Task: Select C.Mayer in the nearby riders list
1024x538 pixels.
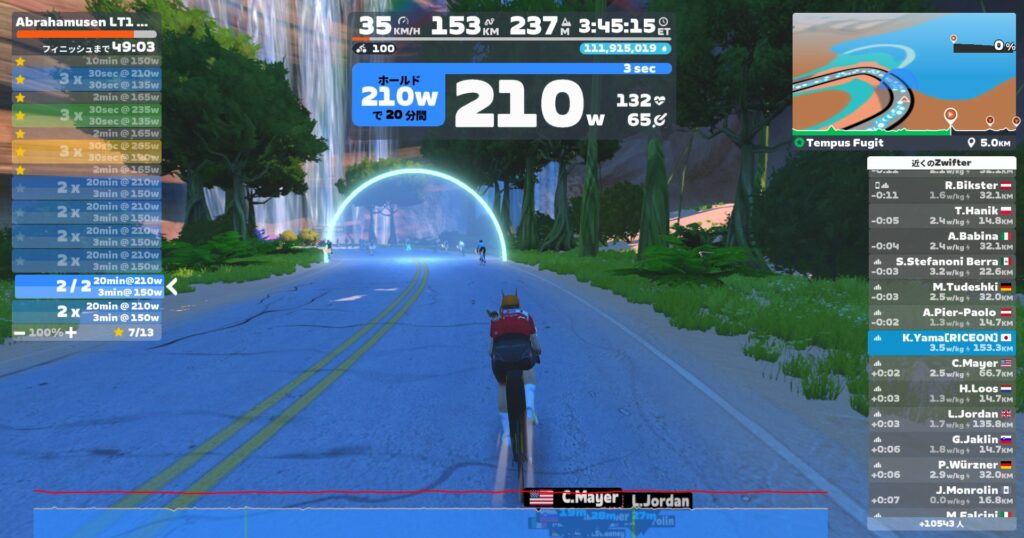Action: [941, 368]
